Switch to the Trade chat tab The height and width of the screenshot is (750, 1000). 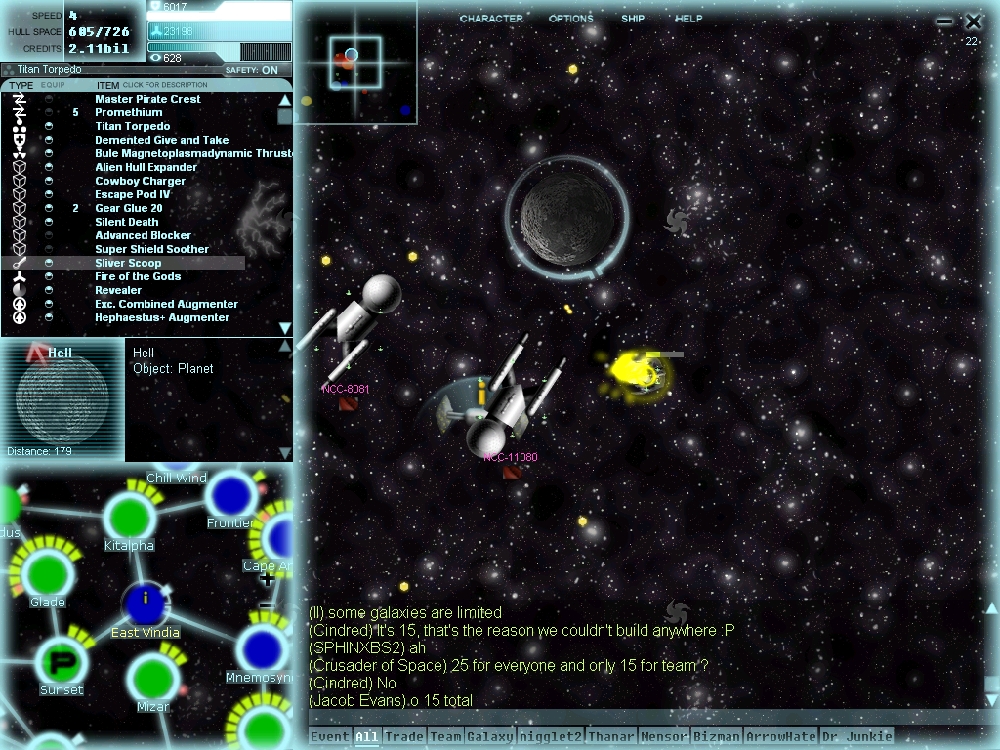pos(404,737)
